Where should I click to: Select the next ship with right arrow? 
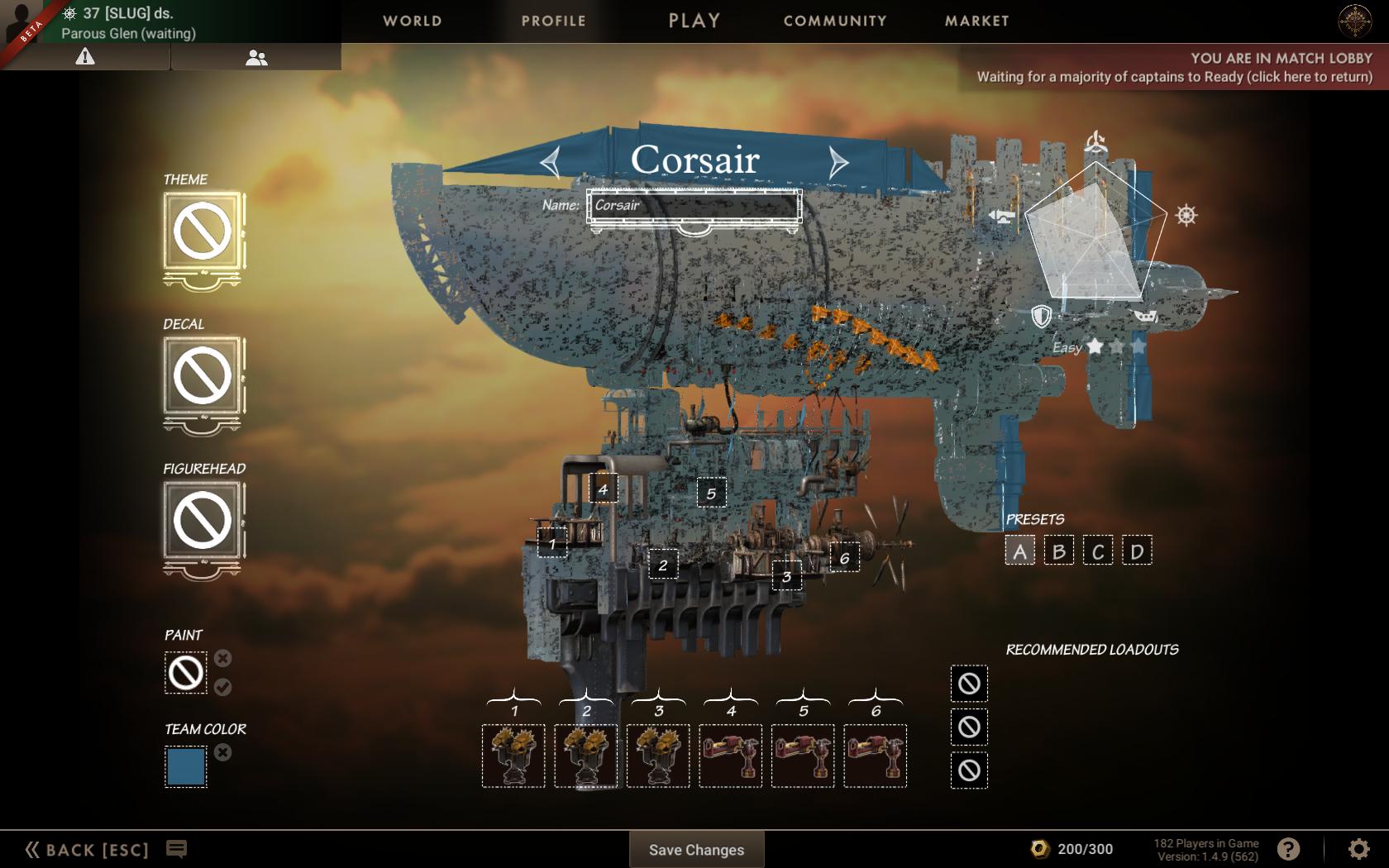pos(838,161)
